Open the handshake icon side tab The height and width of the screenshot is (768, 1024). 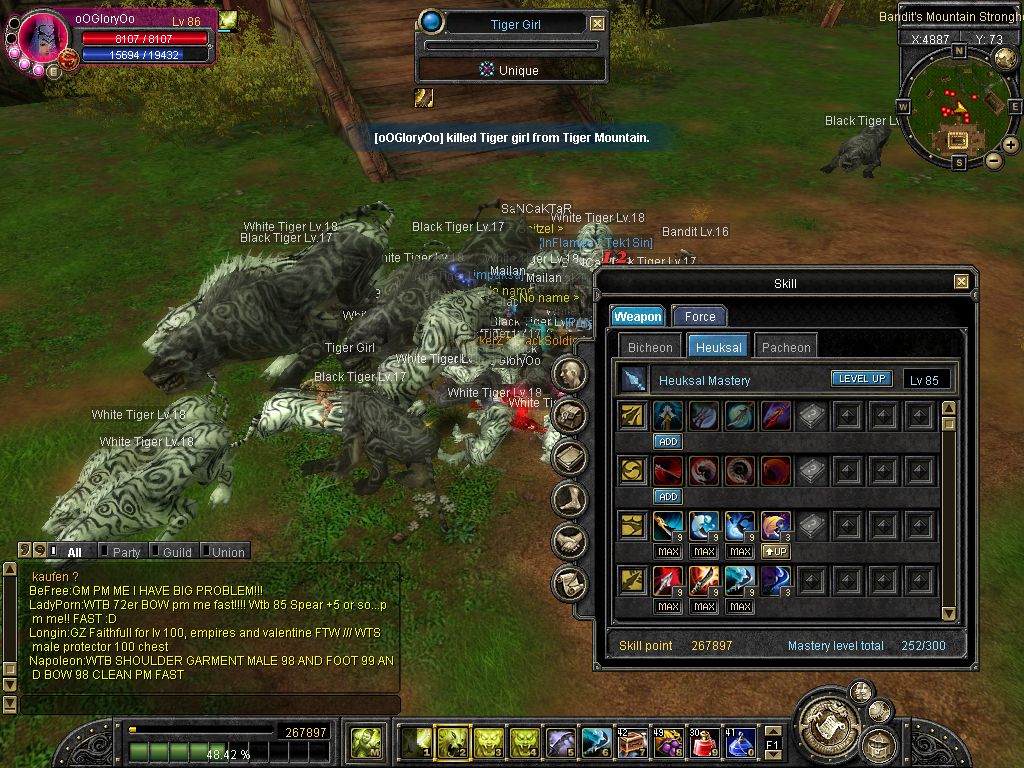[570, 541]
